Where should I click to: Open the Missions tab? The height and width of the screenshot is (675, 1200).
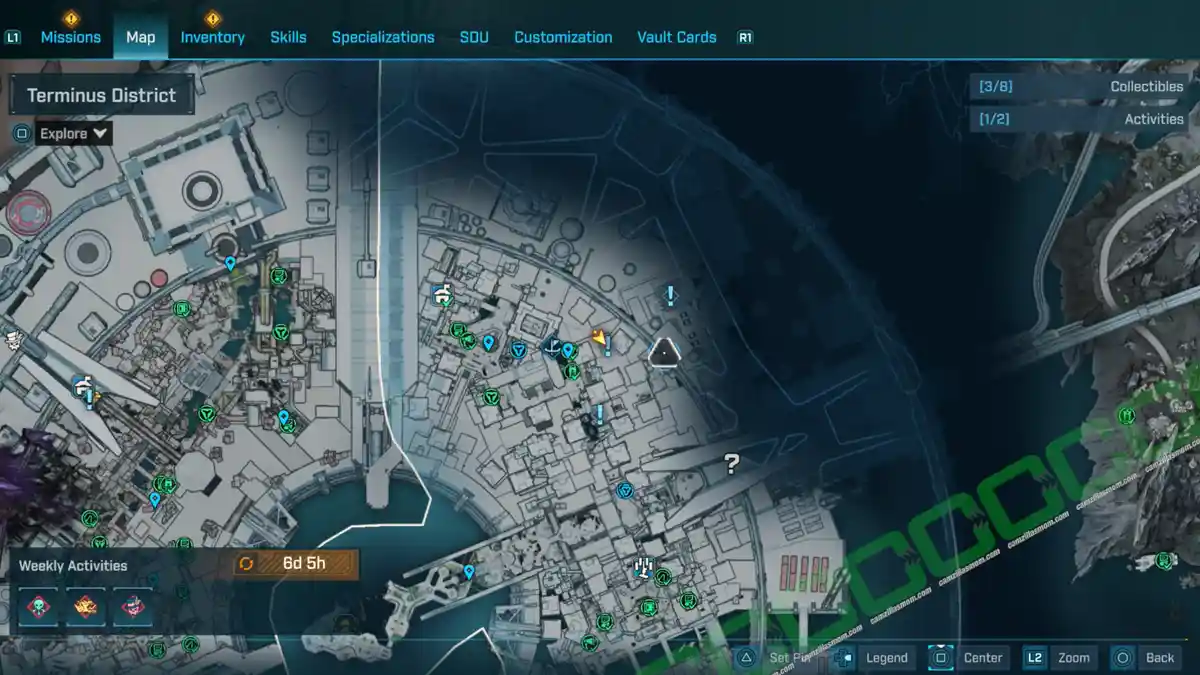point(70,37)
